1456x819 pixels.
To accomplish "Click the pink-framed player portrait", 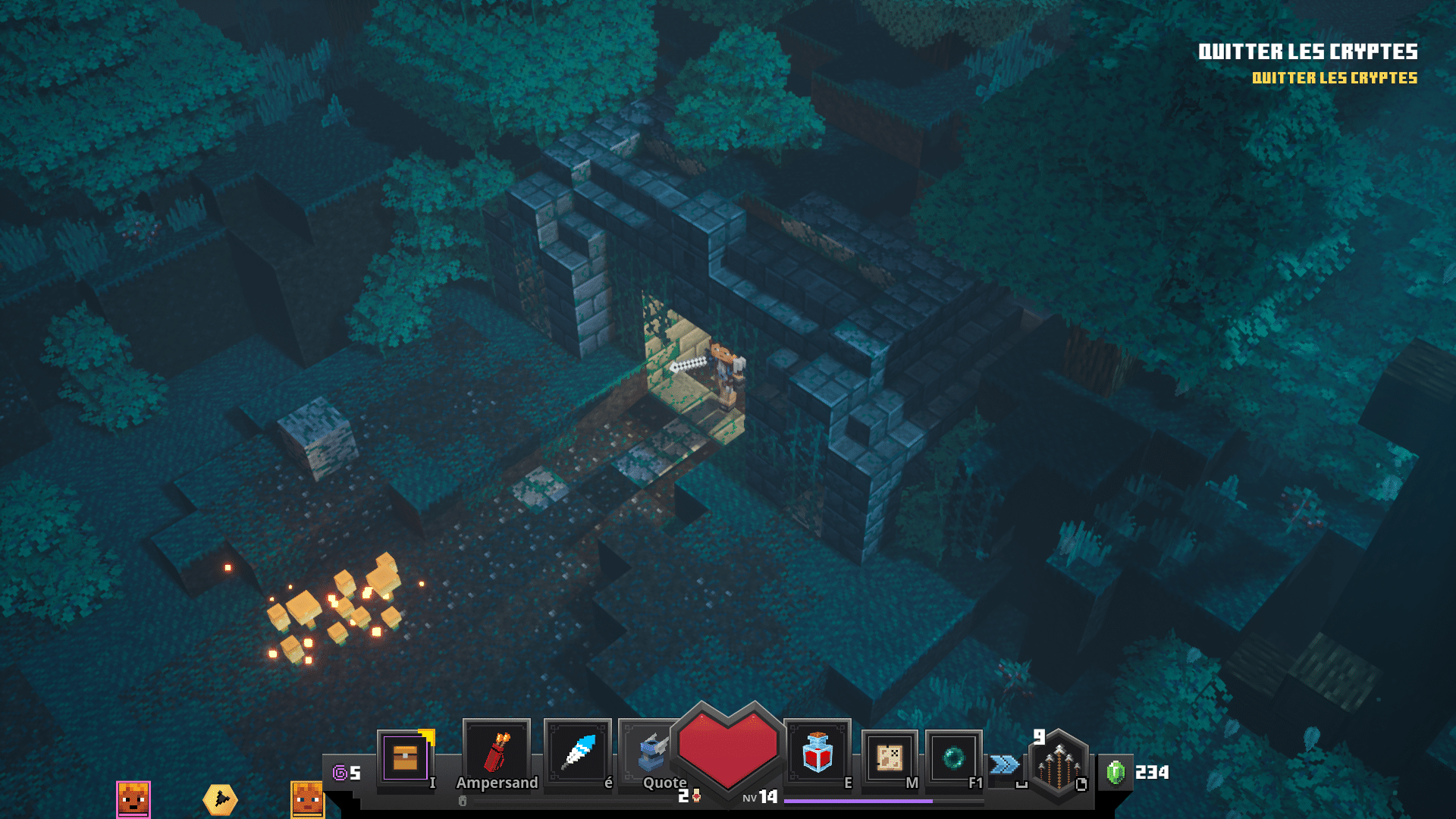I will pyautogui.click(x=133, y=799).
